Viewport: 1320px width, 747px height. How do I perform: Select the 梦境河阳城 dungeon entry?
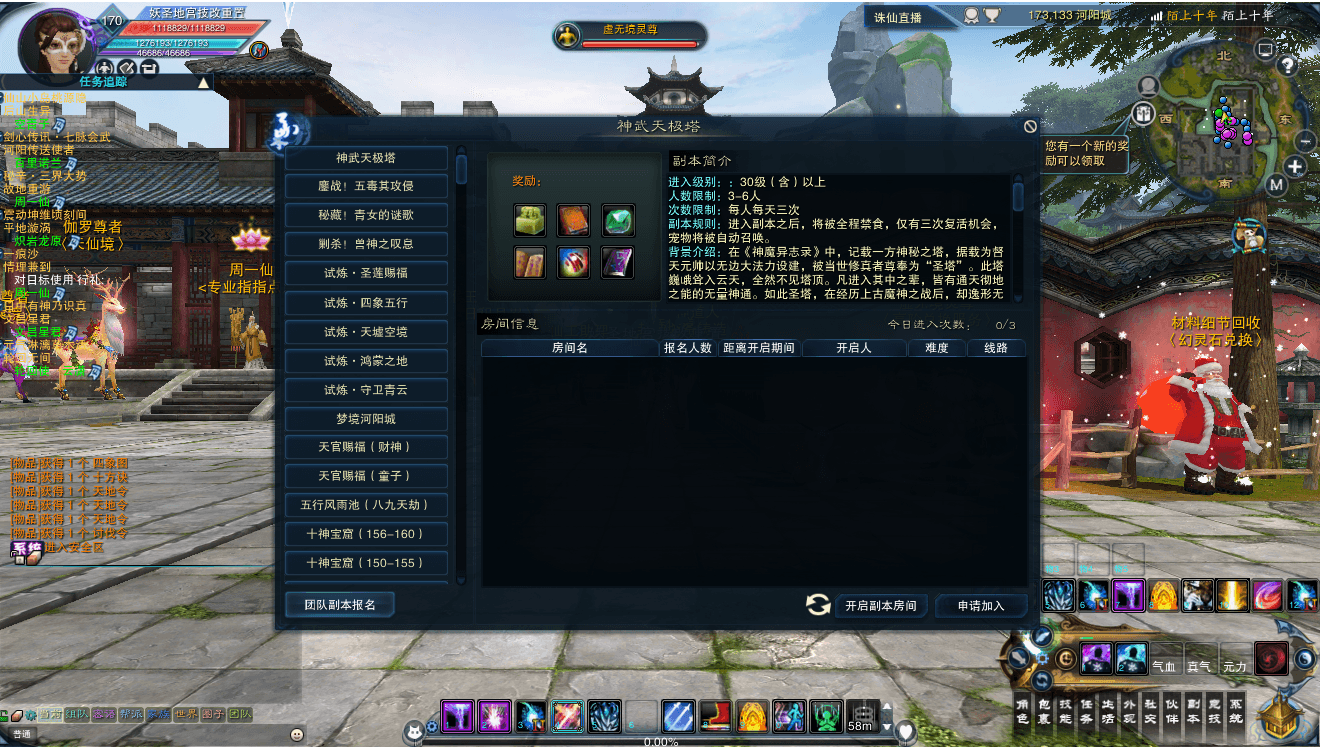pos(366,419)
